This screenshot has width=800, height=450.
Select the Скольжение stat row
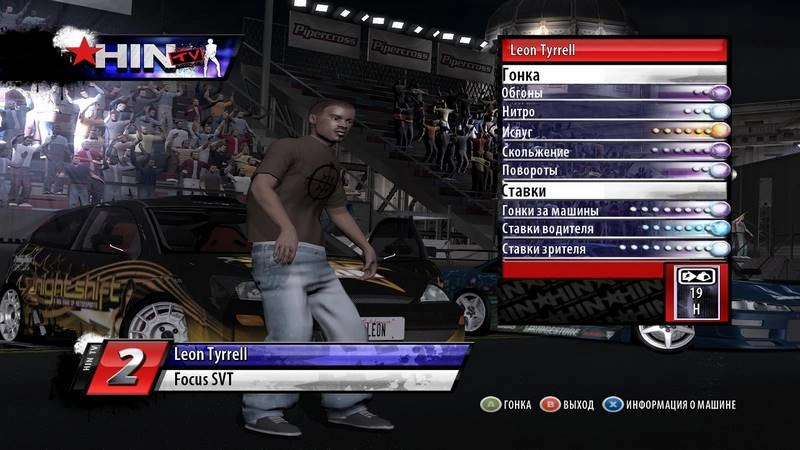click(614, 151)
